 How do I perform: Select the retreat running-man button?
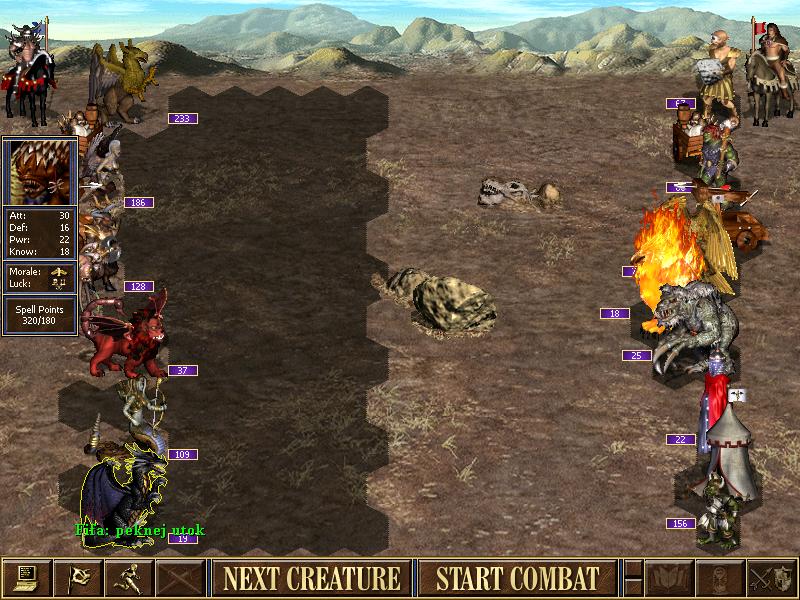point(129,578)
